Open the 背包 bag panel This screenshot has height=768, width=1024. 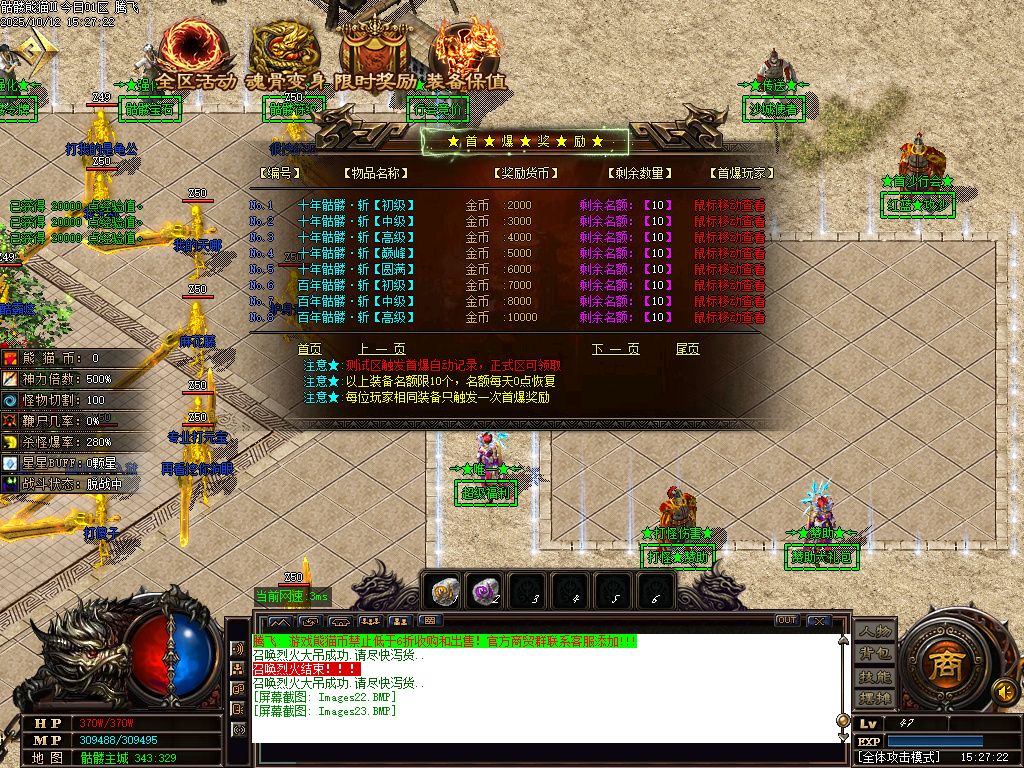873,654
